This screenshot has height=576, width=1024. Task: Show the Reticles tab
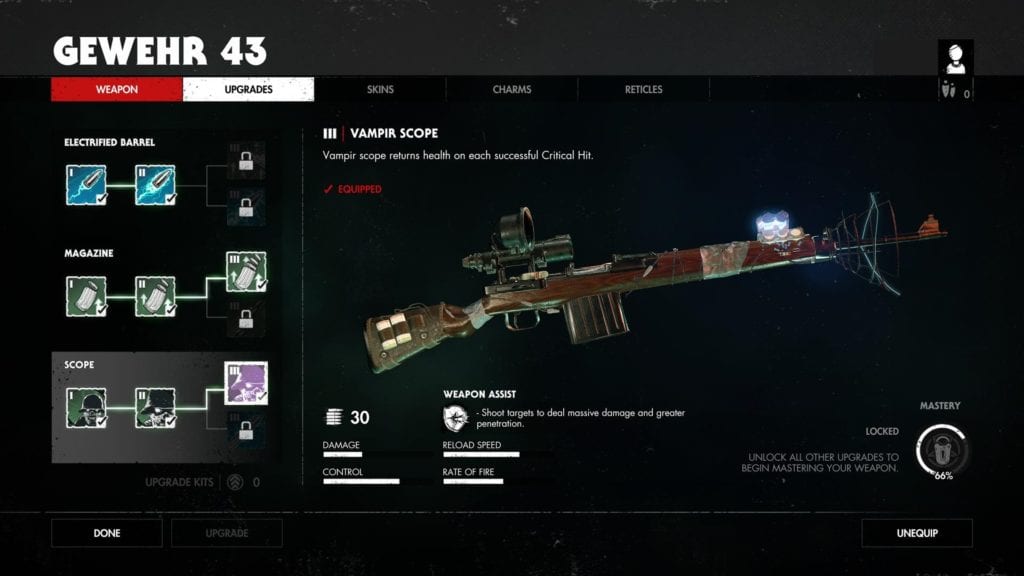(x=644, y=90)
